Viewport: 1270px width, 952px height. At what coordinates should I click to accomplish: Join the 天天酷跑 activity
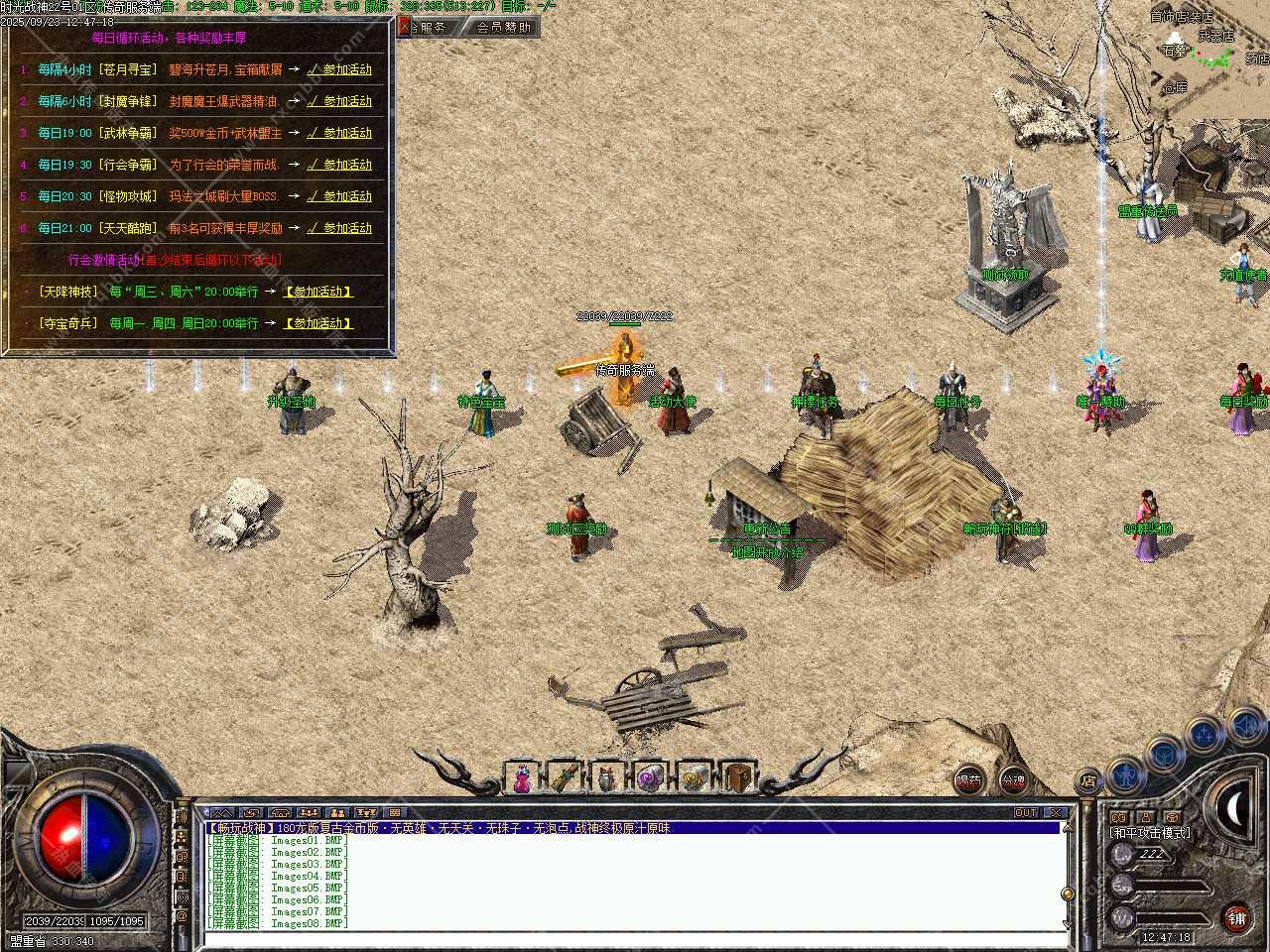339,228
